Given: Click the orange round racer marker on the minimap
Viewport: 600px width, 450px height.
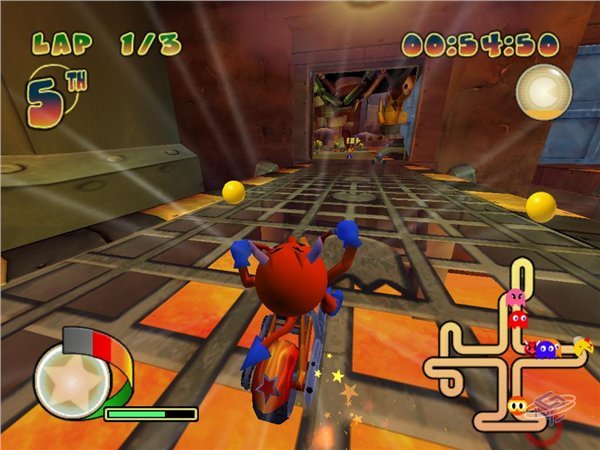Looking at the screenshot, I should (518, 407).
